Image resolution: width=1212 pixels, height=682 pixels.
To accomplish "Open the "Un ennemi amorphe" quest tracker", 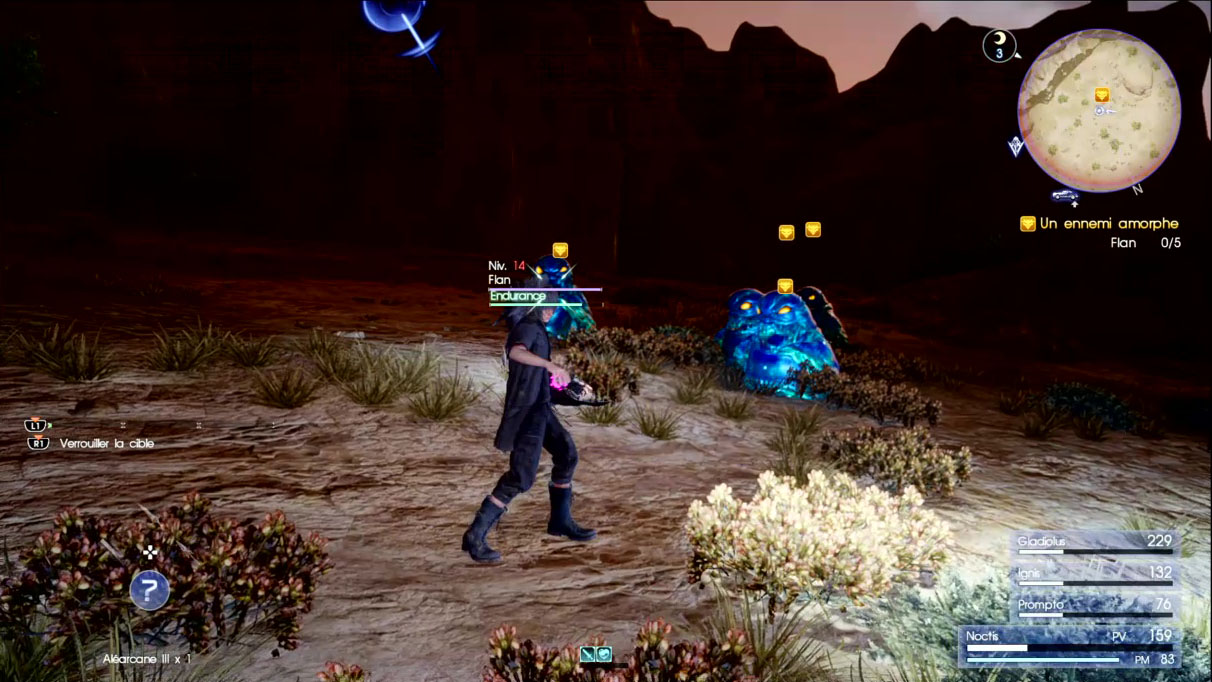I will point(1100,224).
